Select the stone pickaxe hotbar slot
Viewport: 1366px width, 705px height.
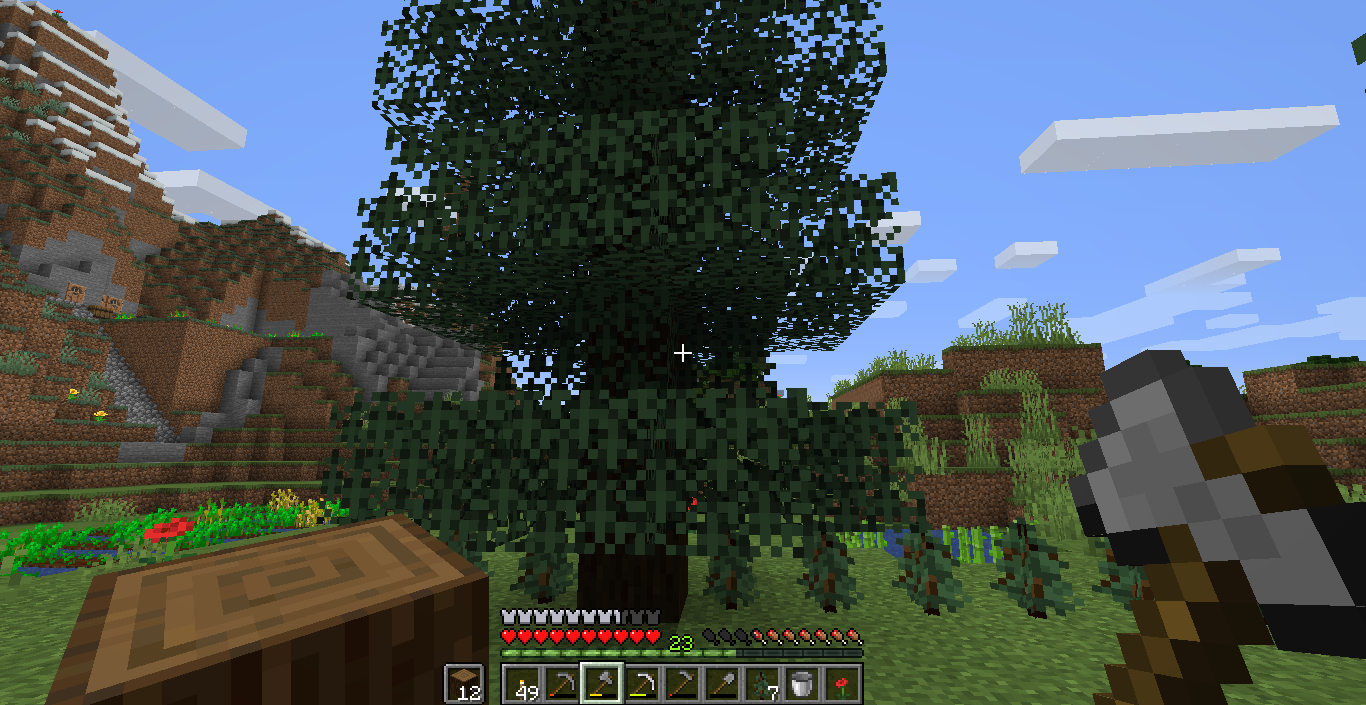click(x=562, y=683)
